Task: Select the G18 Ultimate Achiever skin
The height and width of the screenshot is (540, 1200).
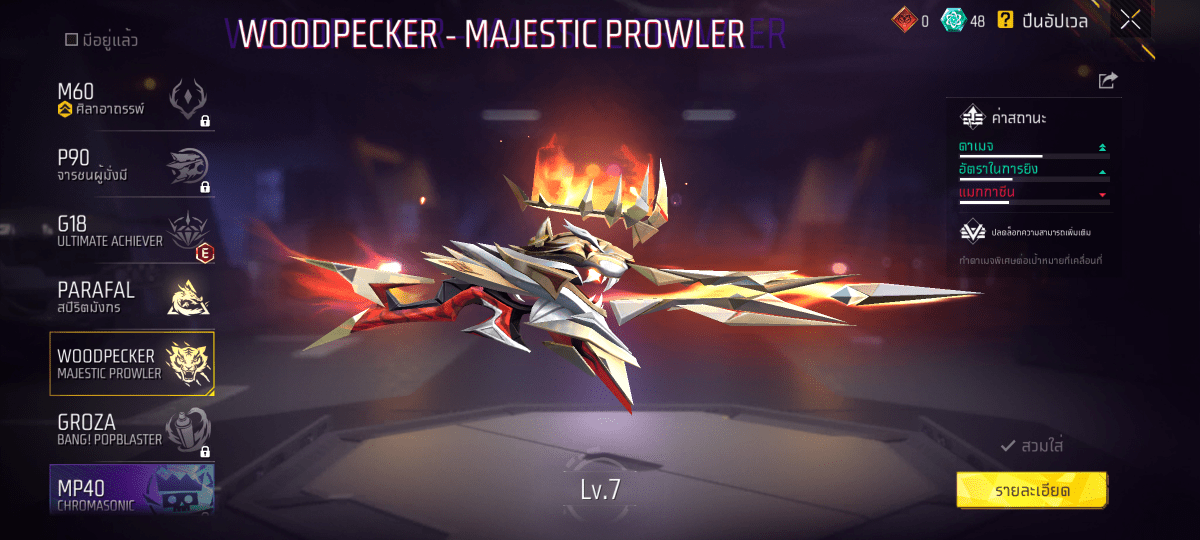Action: click(132, 233)
